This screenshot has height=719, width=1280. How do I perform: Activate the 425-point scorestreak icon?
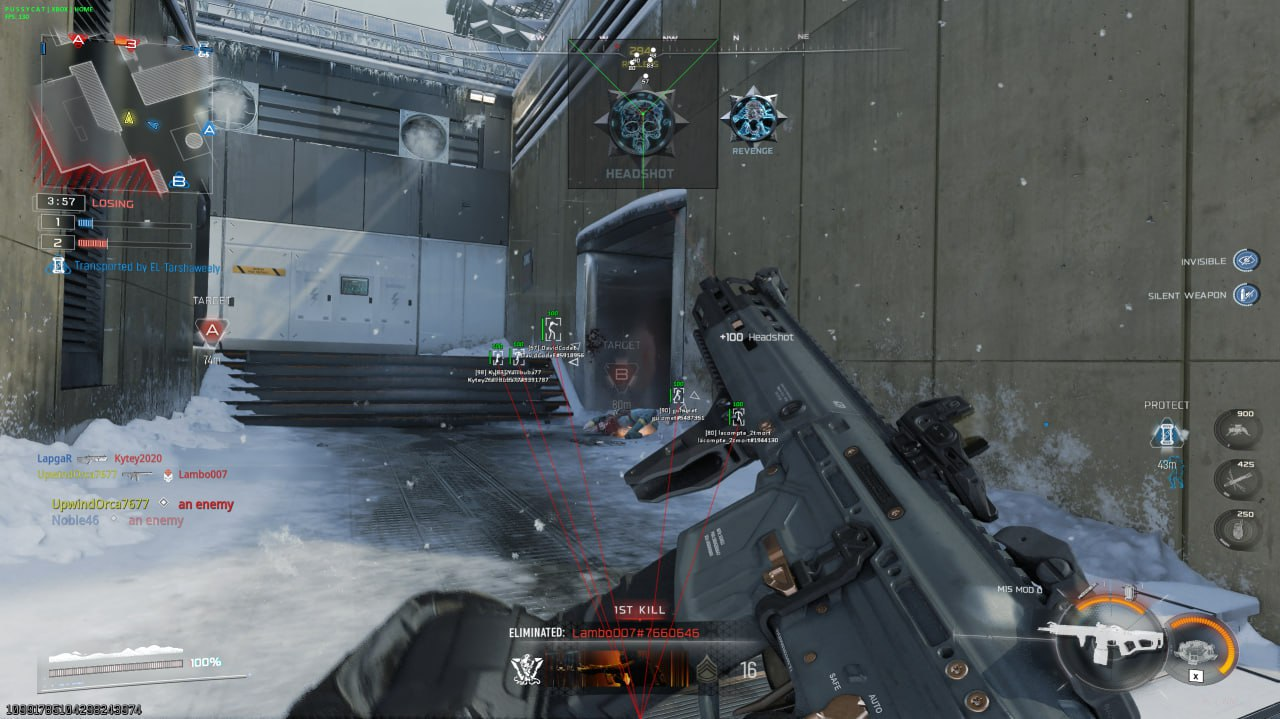pos(1236,479)
